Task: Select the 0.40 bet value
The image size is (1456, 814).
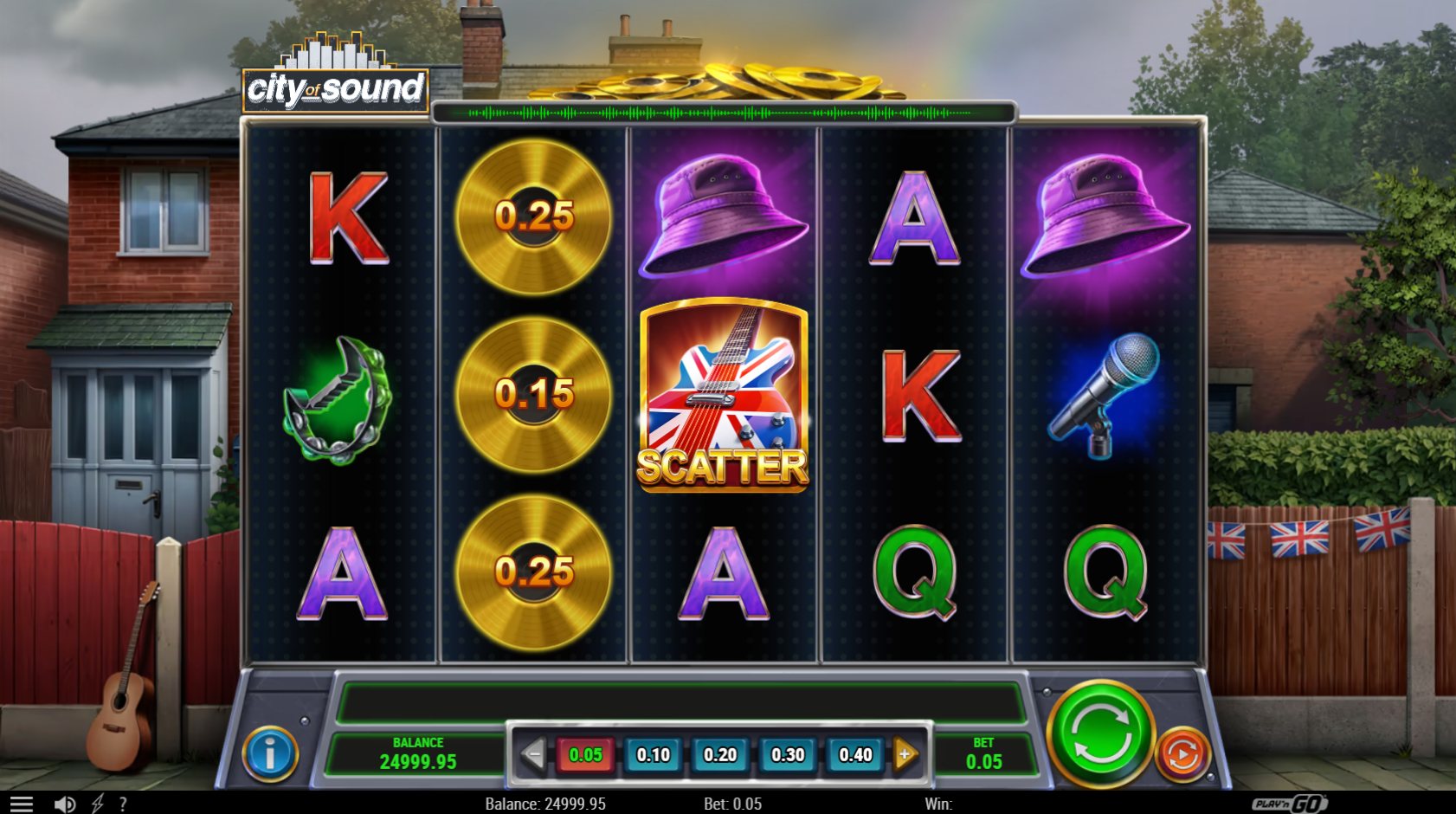Action: tap(855, 755)
